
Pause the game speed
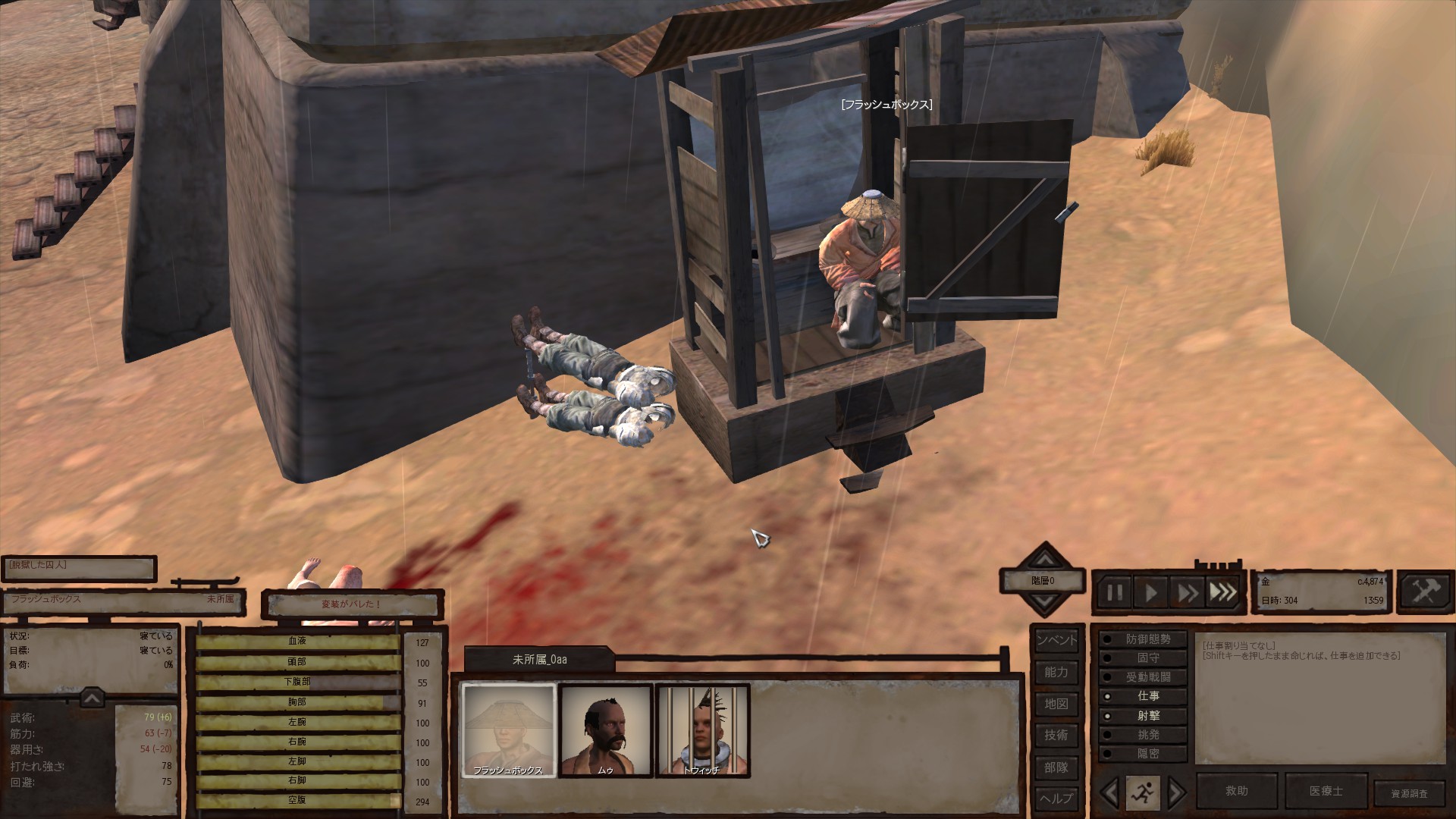[x=1115, y=592]
